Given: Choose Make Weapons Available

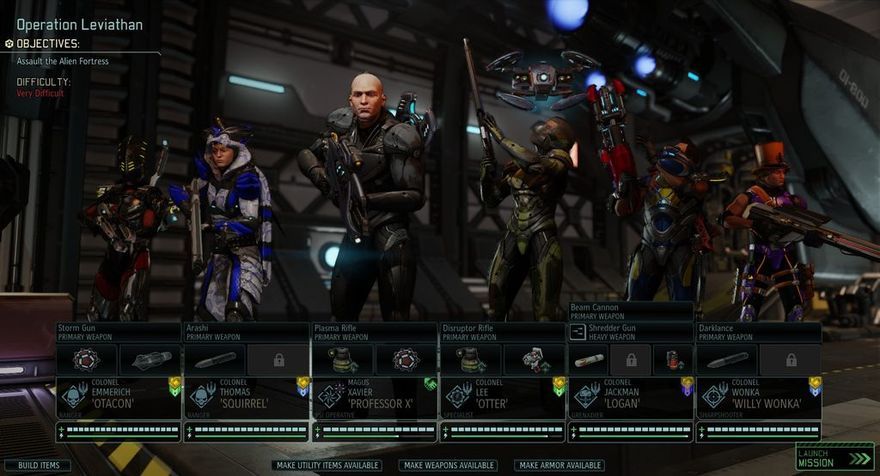Looking at the screenshot, I should coord(449,465).
